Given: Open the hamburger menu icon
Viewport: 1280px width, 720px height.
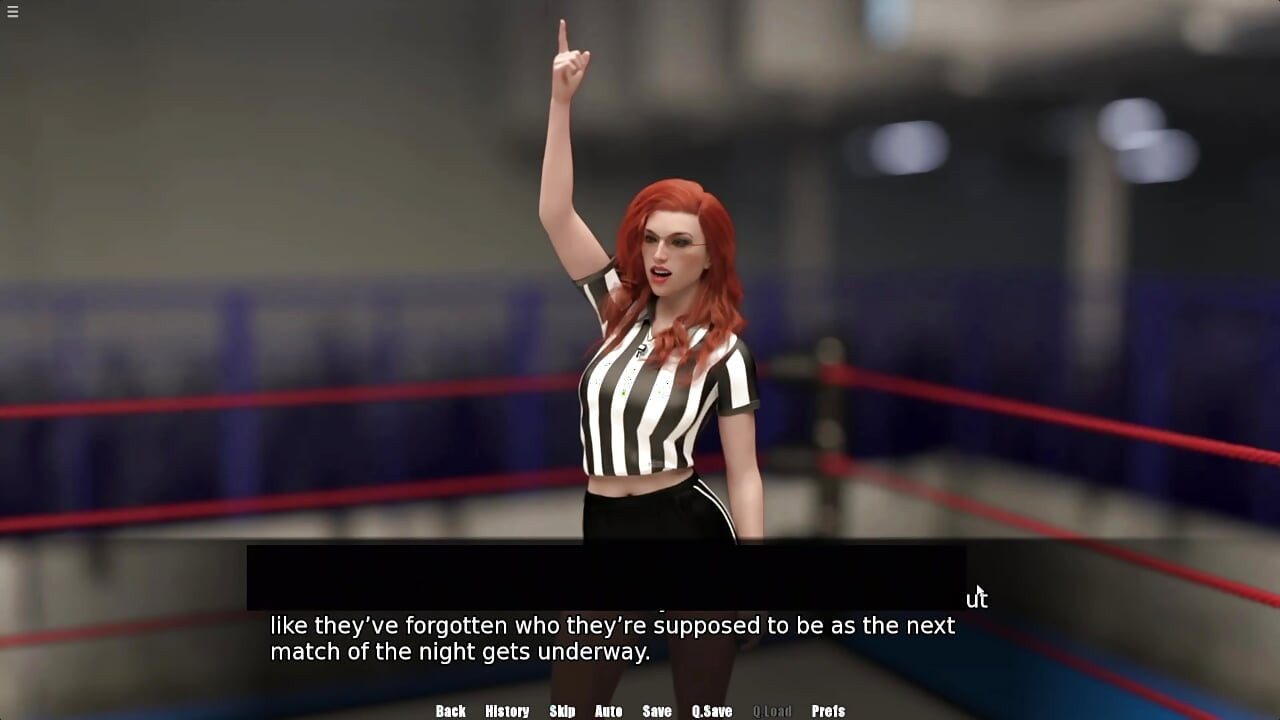Looking at the screenshot, I should pyautogui.click(x=12, y=12).
